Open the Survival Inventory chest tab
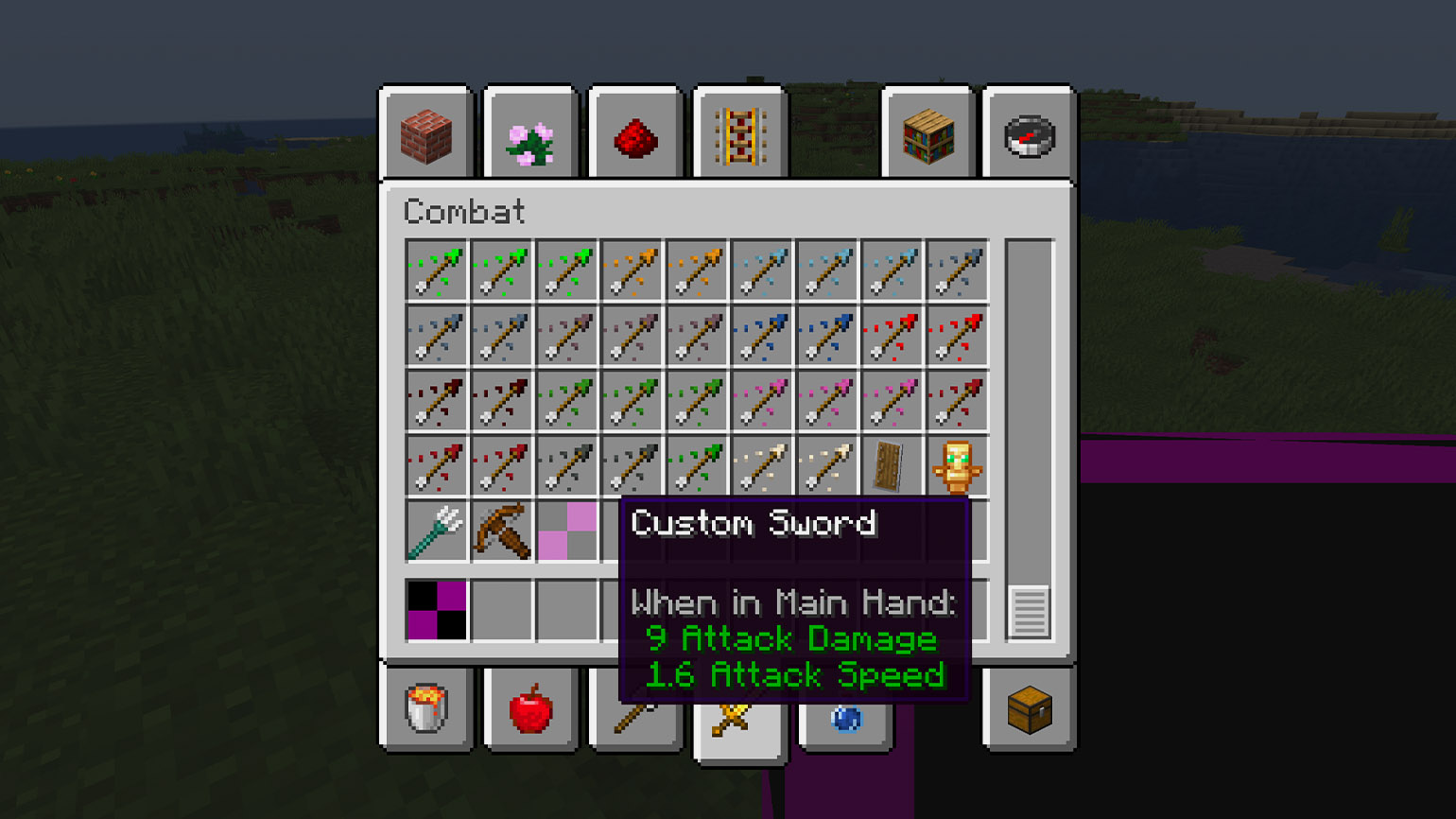1456x819 pixels. 1029,707
